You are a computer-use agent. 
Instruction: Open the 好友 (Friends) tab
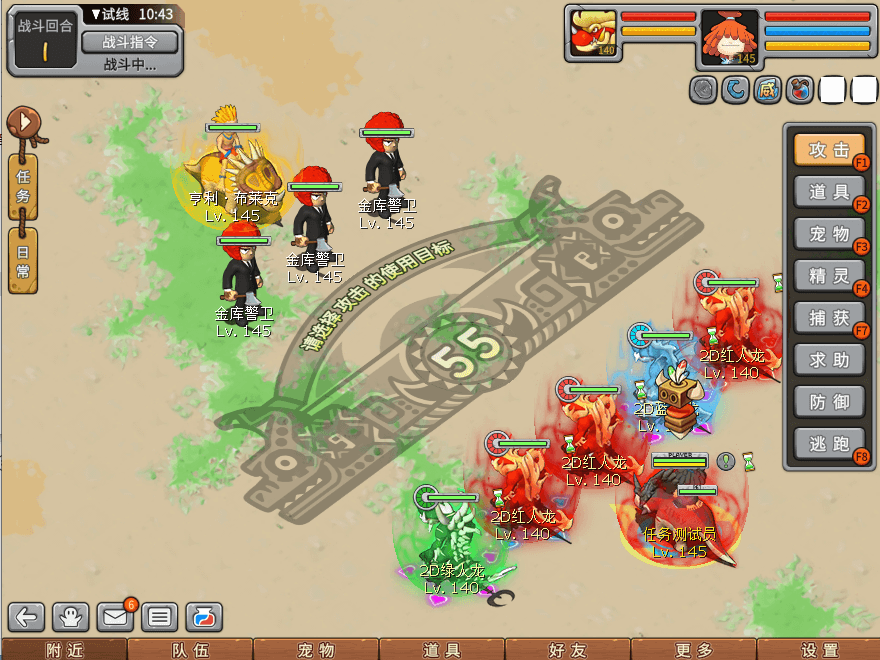coord(567,650)
